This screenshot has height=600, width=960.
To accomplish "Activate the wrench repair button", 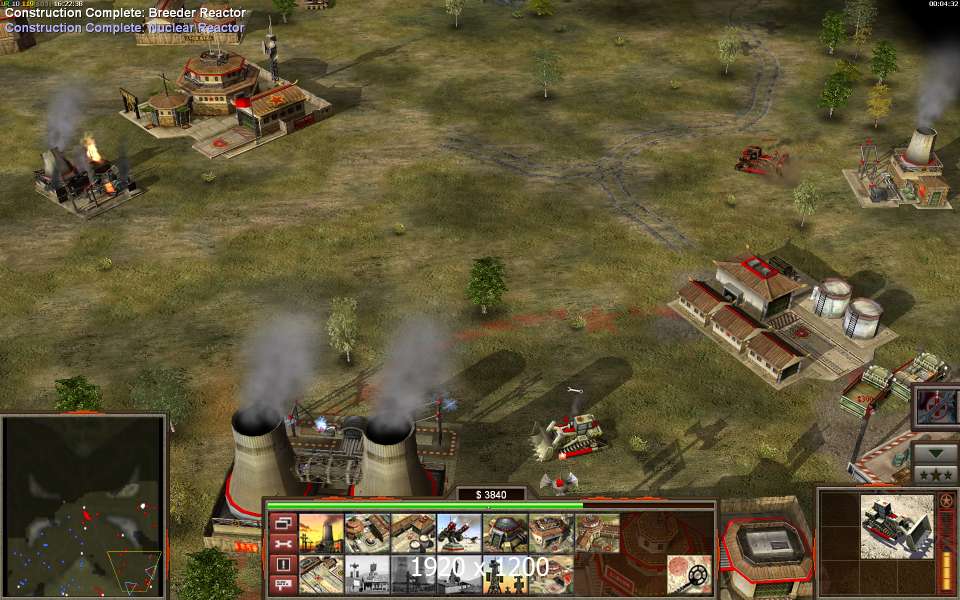I will point(283,543).
